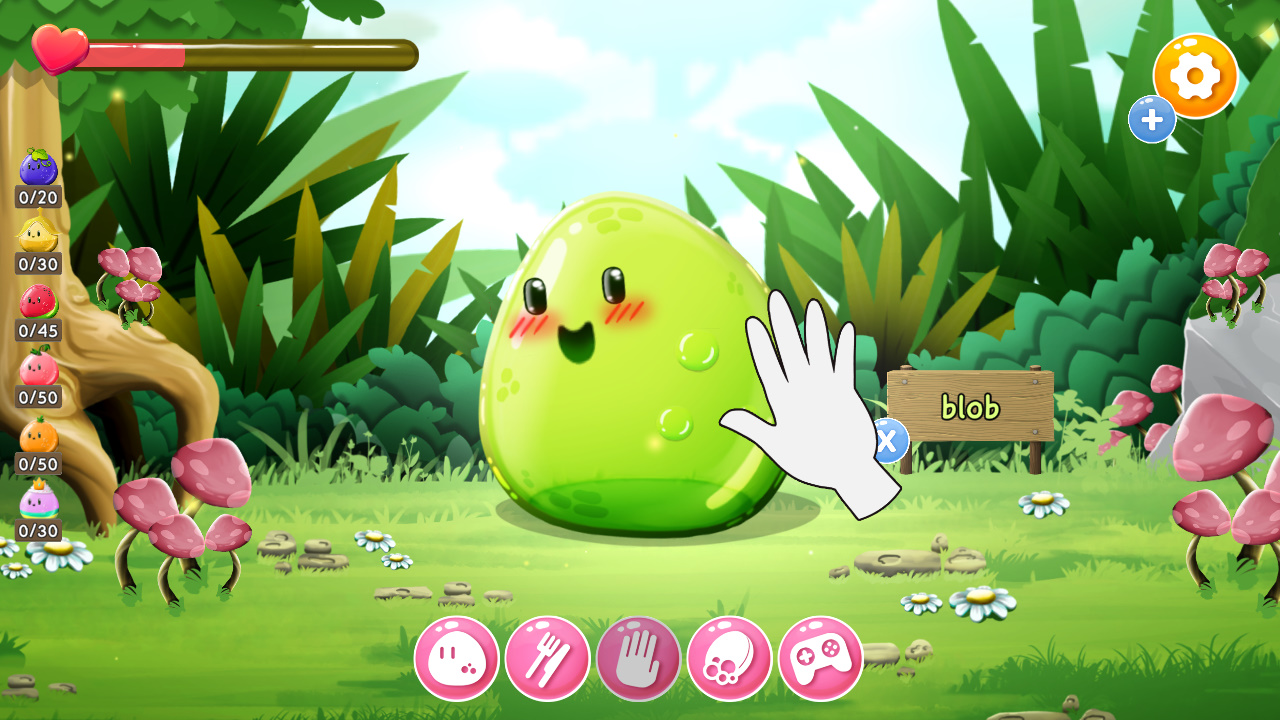Click the blue plus badge near settings
1280x720 pixels.
(1151, 118)
